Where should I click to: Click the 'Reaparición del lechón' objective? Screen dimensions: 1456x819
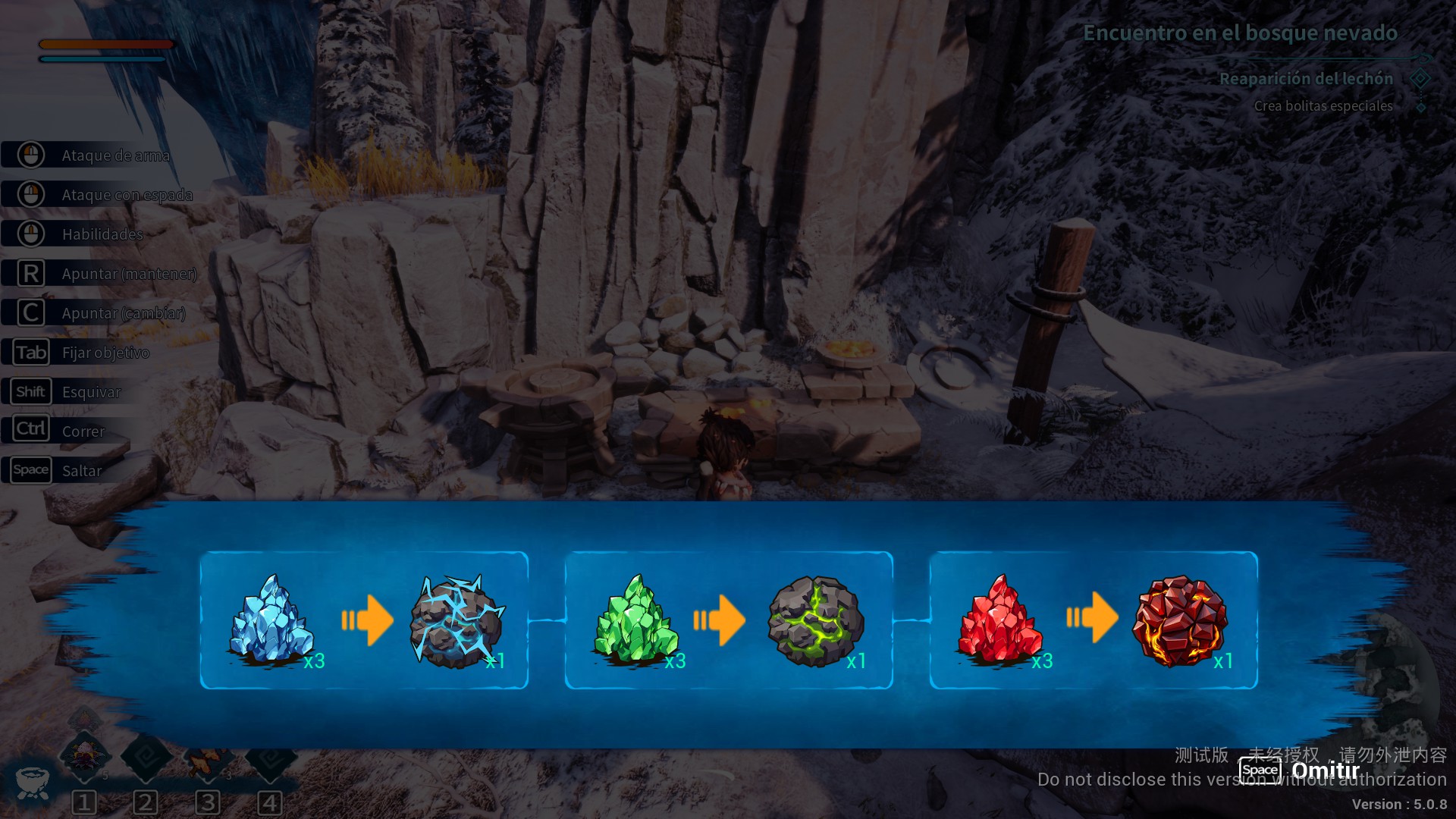pos(1306,79)
